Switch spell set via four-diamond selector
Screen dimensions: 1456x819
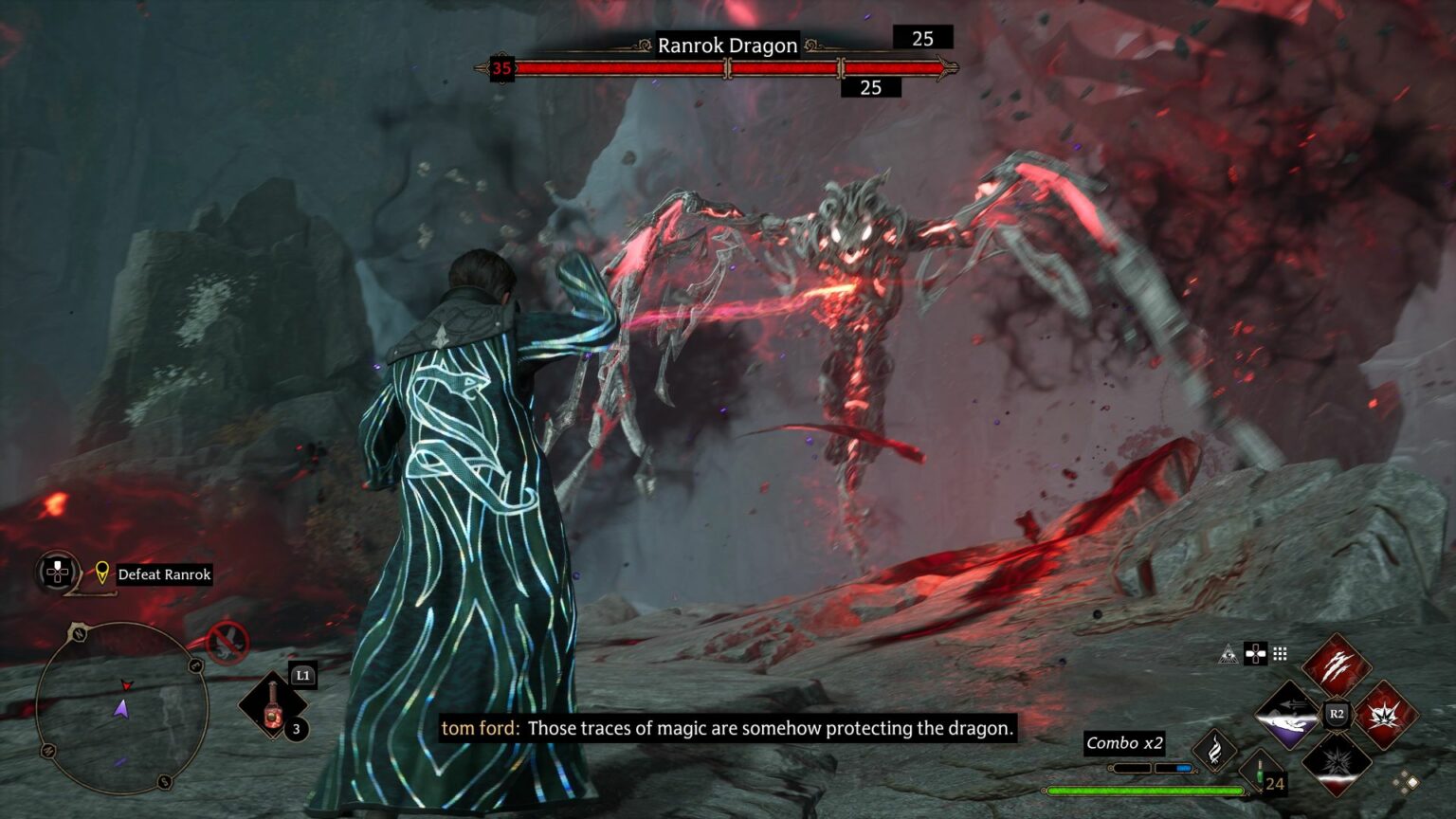1405,783
